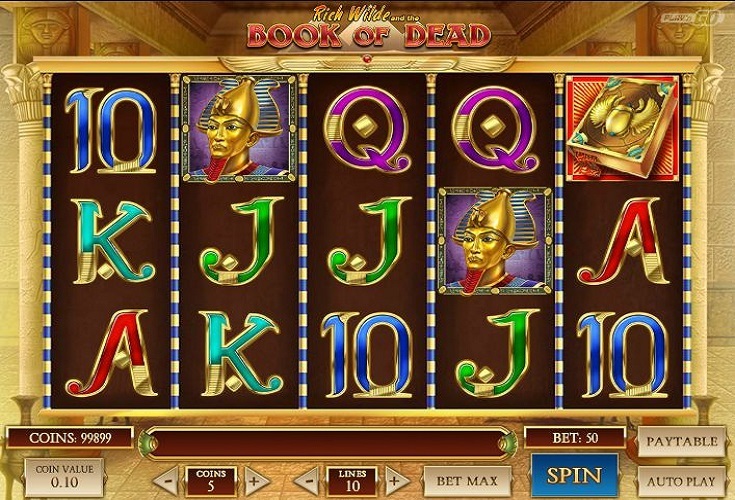
Task: Select Bet Max
Action: click(468, 480)
